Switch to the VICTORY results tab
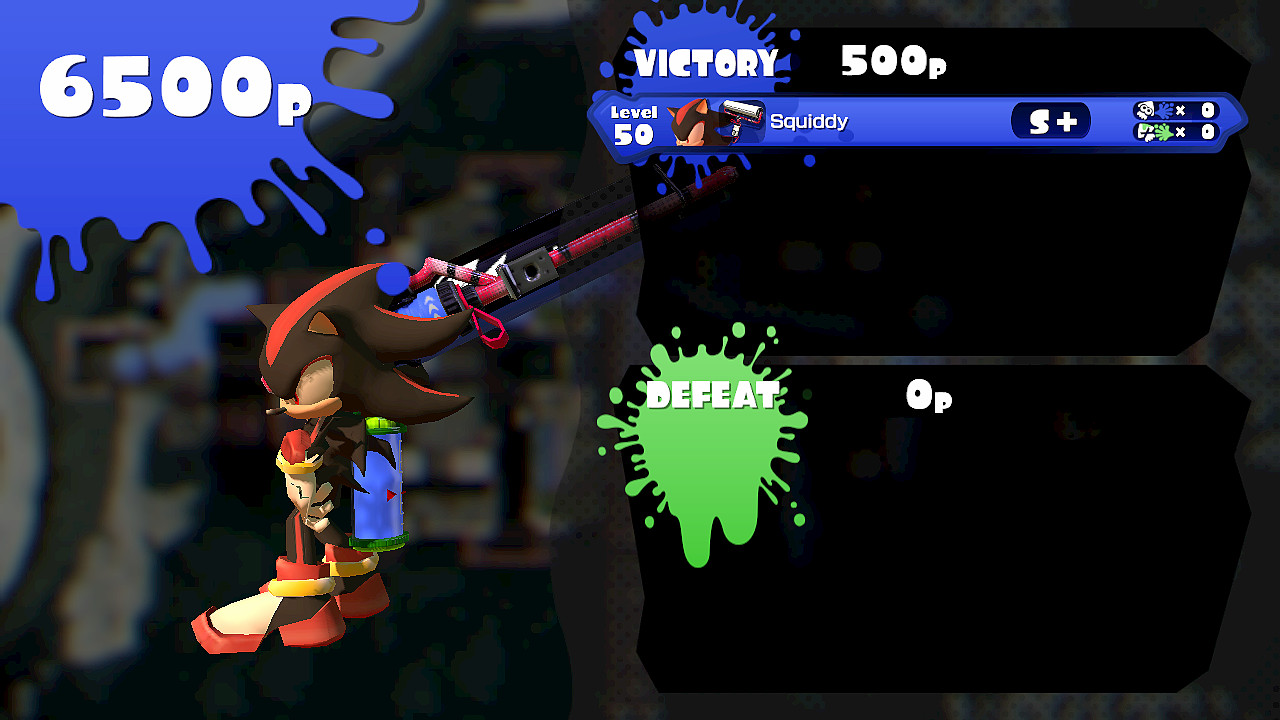1280x720 pixels. (707, 62)
